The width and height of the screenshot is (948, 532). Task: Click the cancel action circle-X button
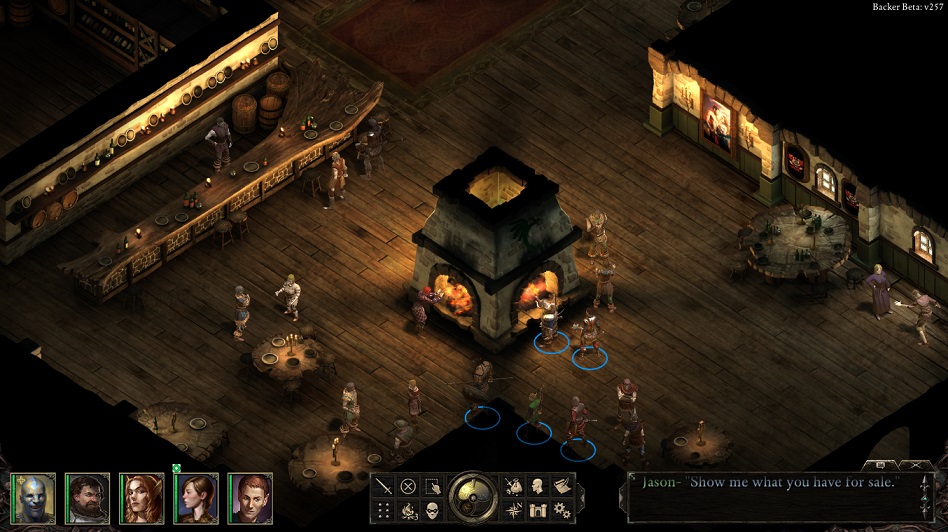coord(408,487)
